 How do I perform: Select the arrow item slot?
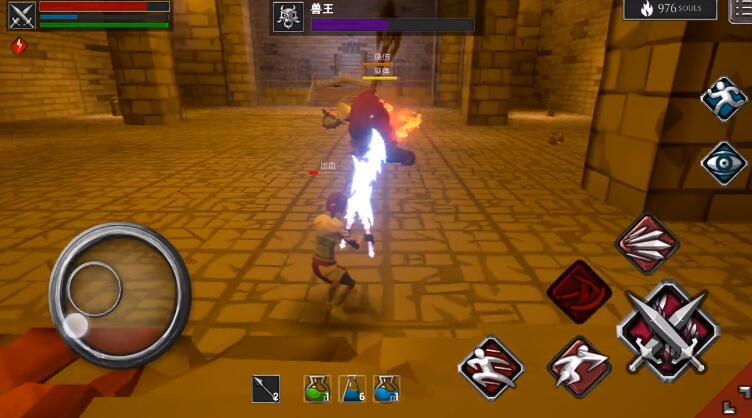click(x=268, y=389)
